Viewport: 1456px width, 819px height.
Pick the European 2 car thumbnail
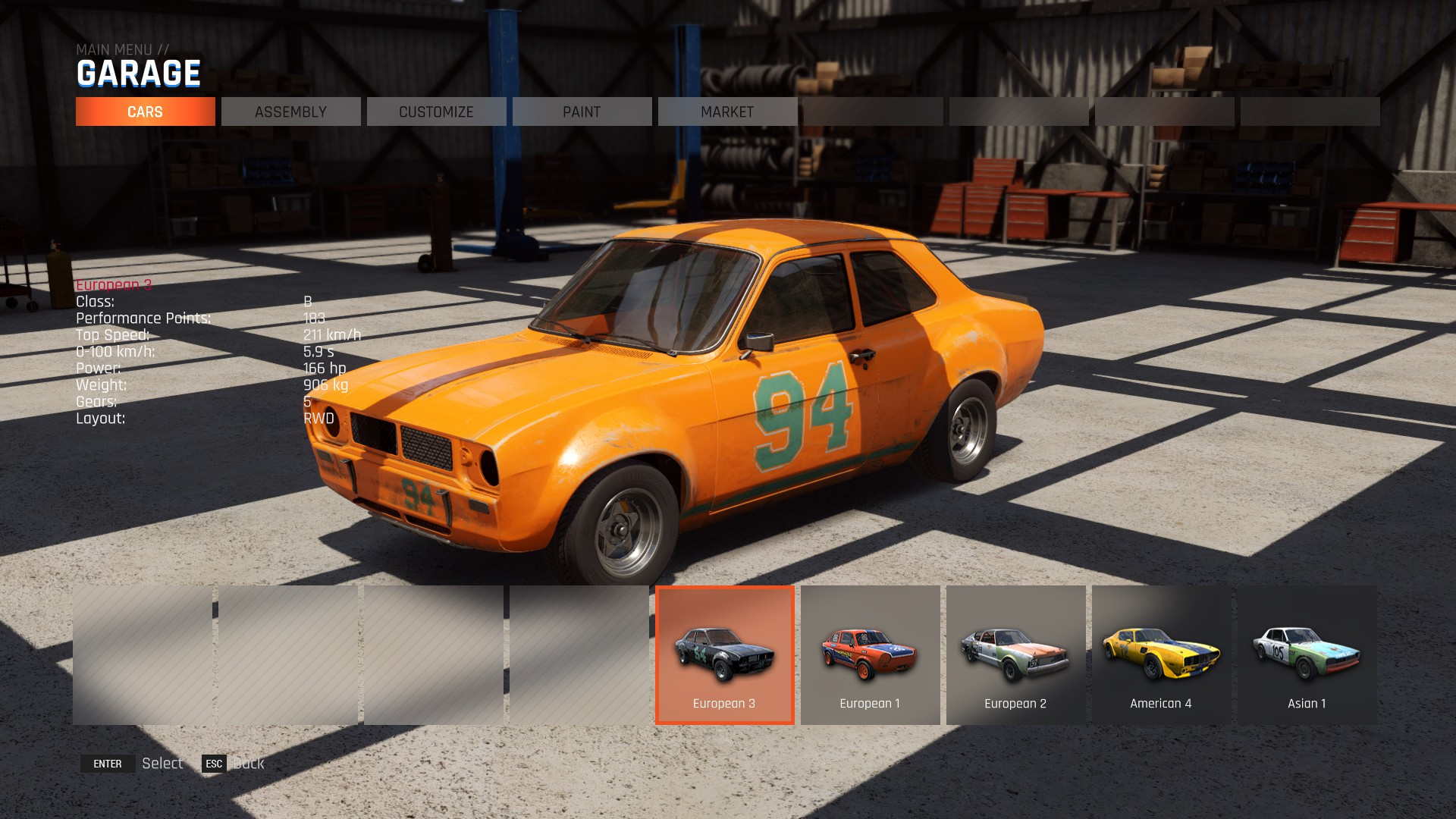click(x=1015, y=654)
